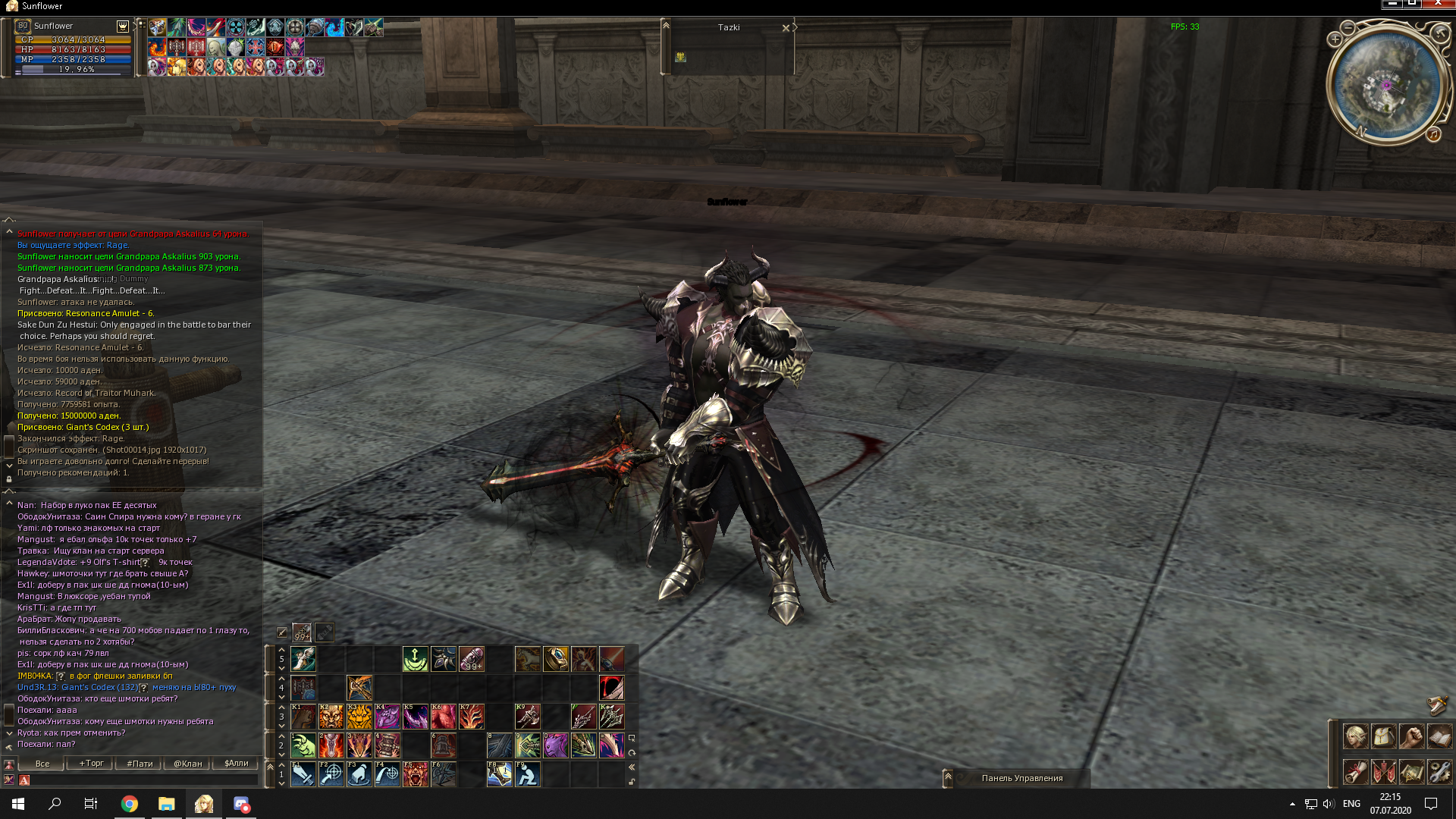
Task: Open the world map menu icon
Action: coord(1411,772)
